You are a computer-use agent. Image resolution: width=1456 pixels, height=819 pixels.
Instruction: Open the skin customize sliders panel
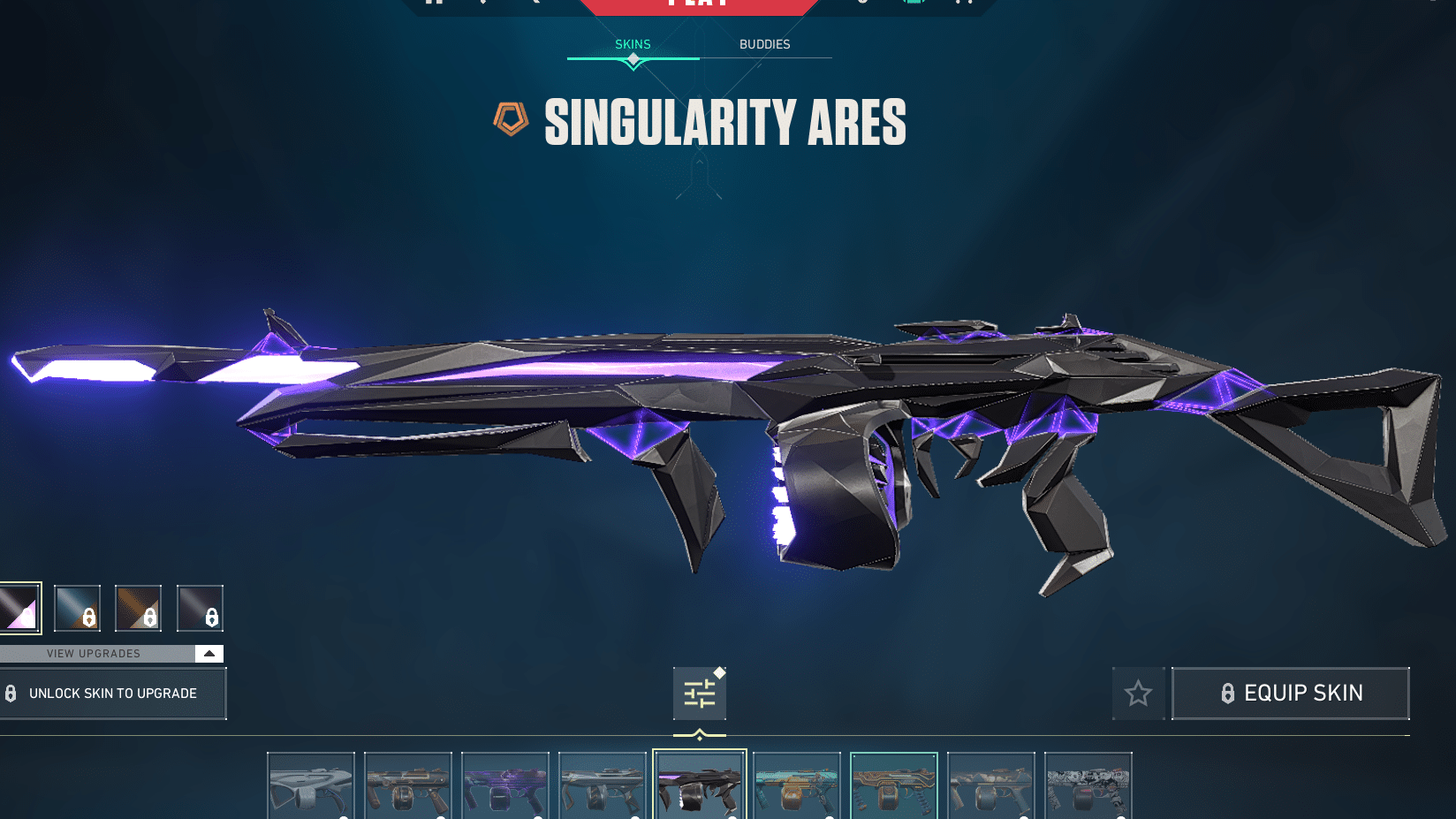tap(699, 694)
